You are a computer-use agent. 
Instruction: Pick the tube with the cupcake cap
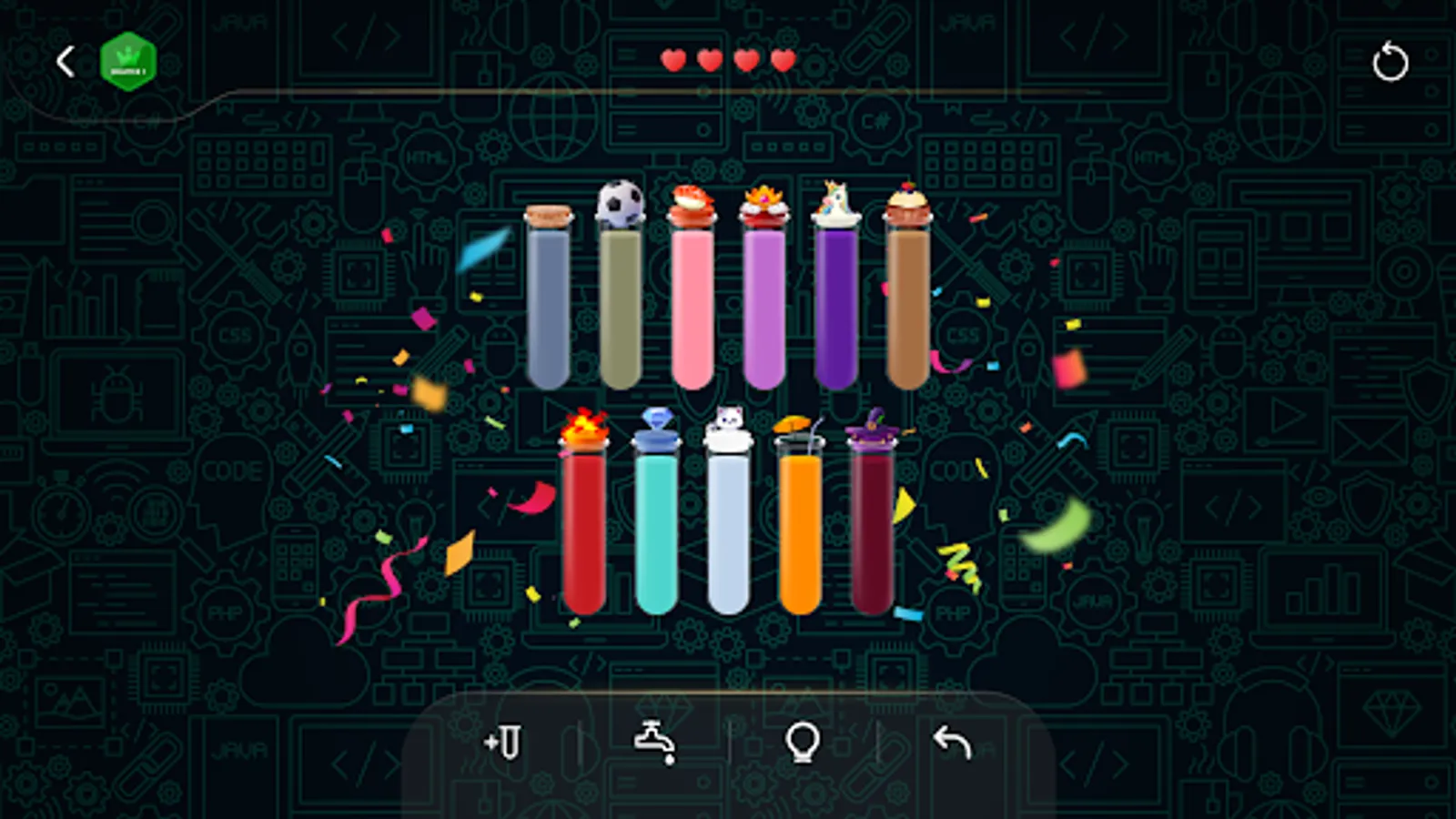click(909, 300)
